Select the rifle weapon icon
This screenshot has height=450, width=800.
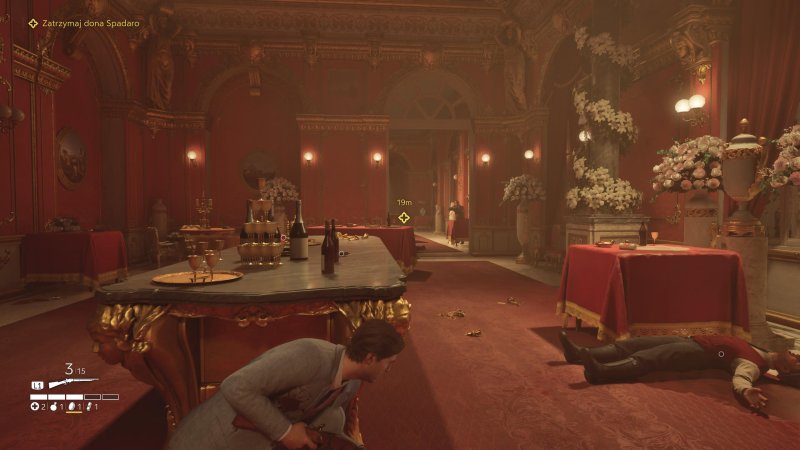[73, 383]
